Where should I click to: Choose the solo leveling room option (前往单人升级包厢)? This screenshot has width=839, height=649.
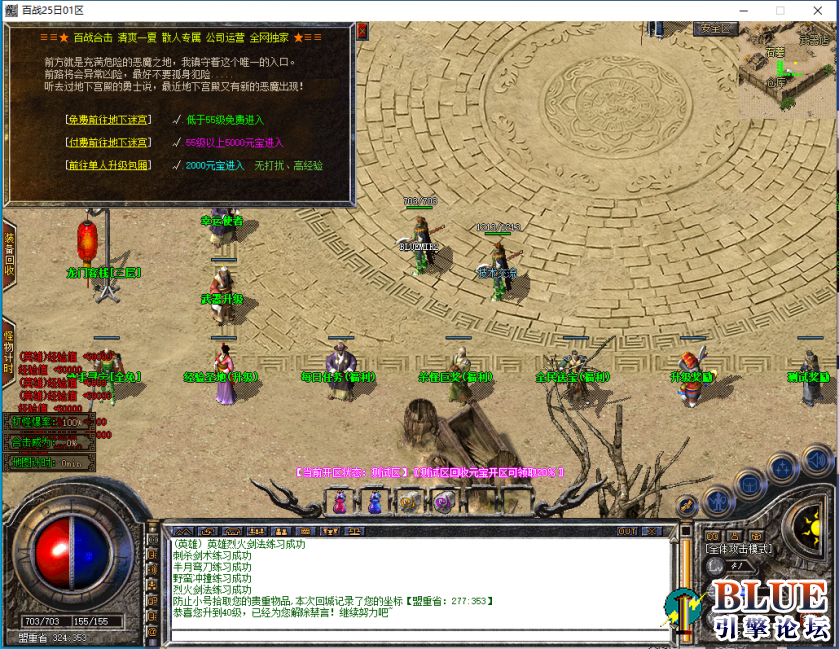(108, 165)
